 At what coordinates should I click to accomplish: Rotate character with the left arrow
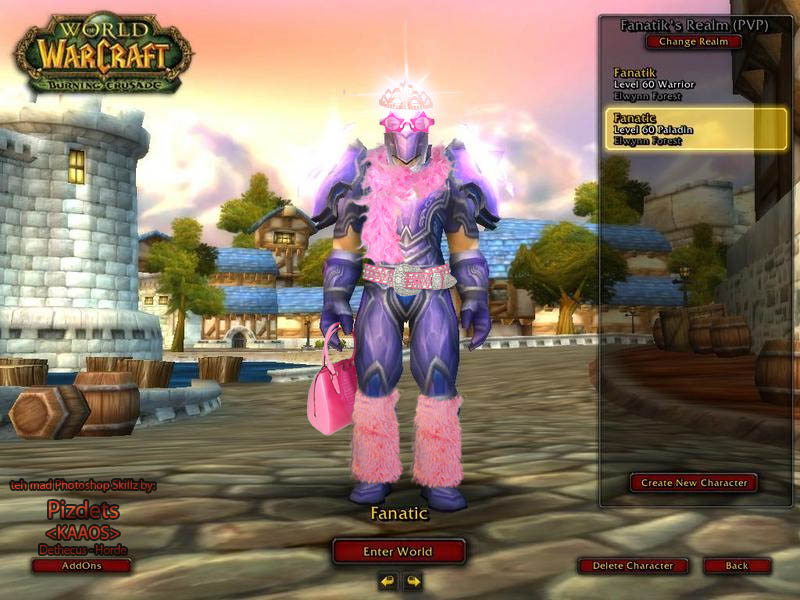pos(387,581)
